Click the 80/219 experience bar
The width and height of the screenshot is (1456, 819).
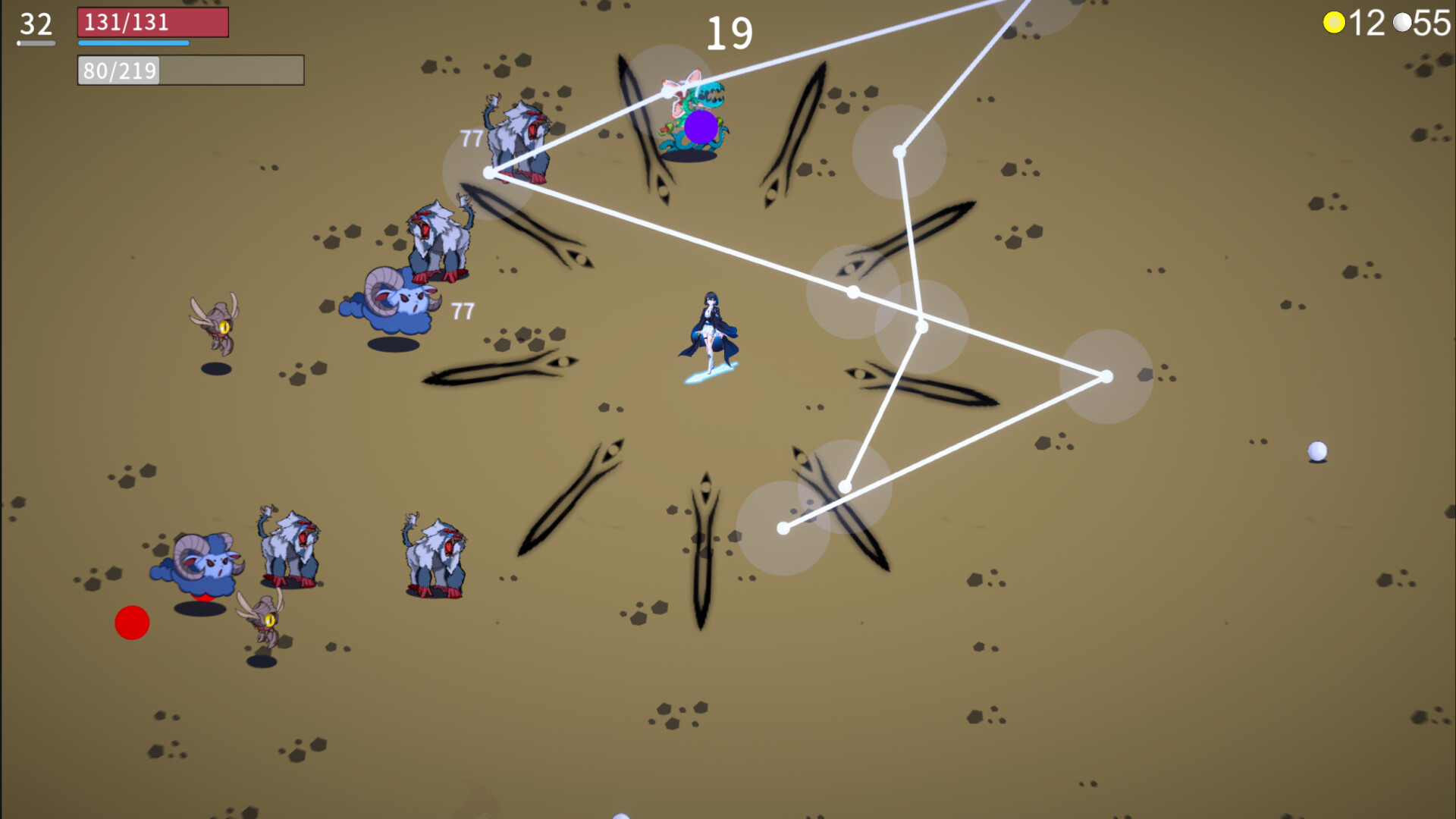[190, 71]
